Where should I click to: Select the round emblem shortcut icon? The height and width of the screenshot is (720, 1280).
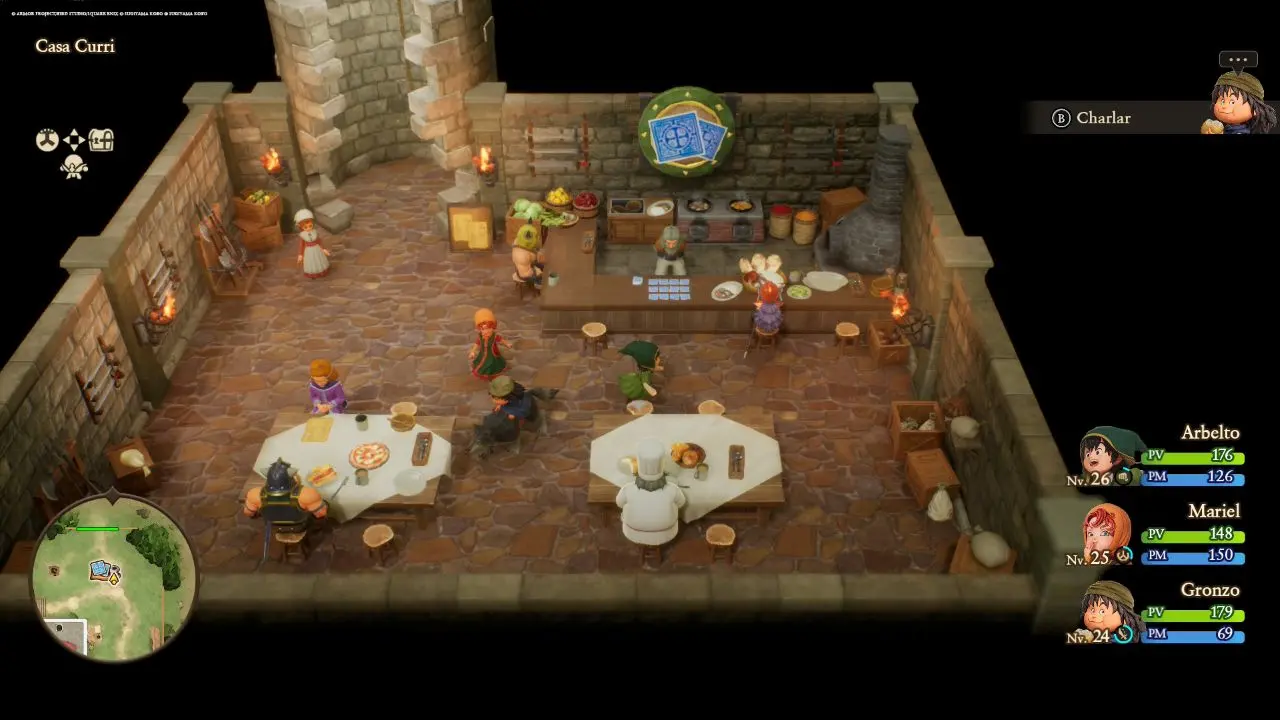[x=47, y=140]
